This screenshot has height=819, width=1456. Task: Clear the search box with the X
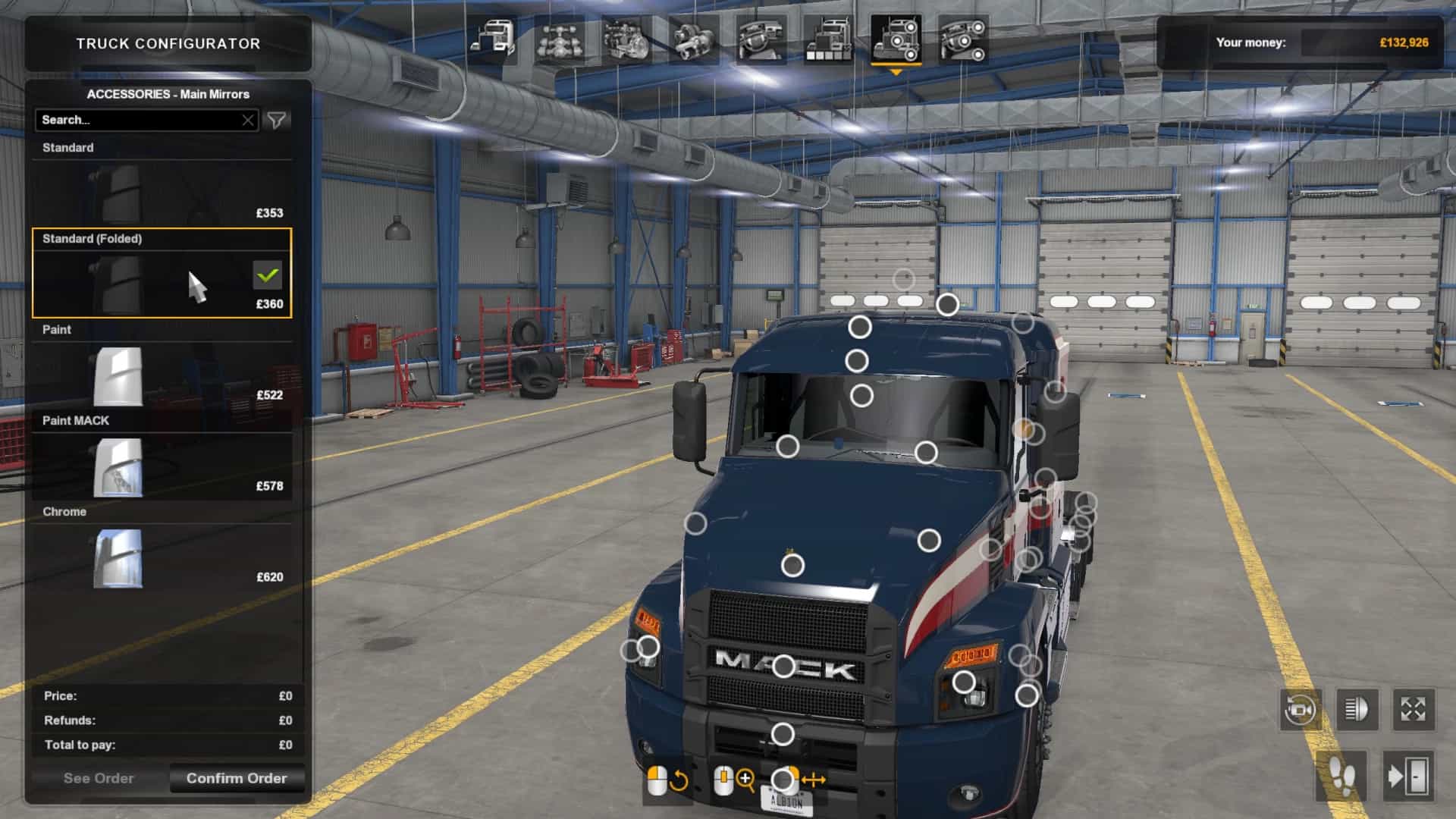click(x=248, y=120)
